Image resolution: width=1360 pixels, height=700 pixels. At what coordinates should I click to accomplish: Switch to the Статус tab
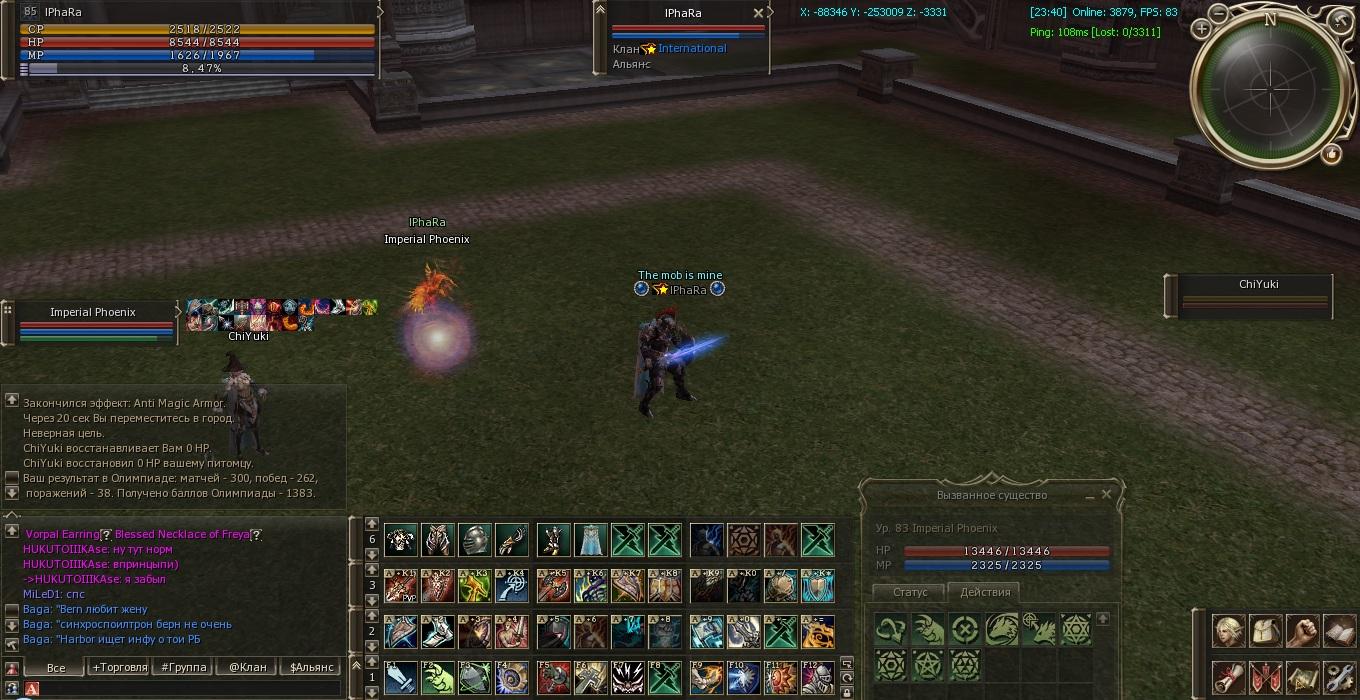pyautogui.click(x=910, y=592)
